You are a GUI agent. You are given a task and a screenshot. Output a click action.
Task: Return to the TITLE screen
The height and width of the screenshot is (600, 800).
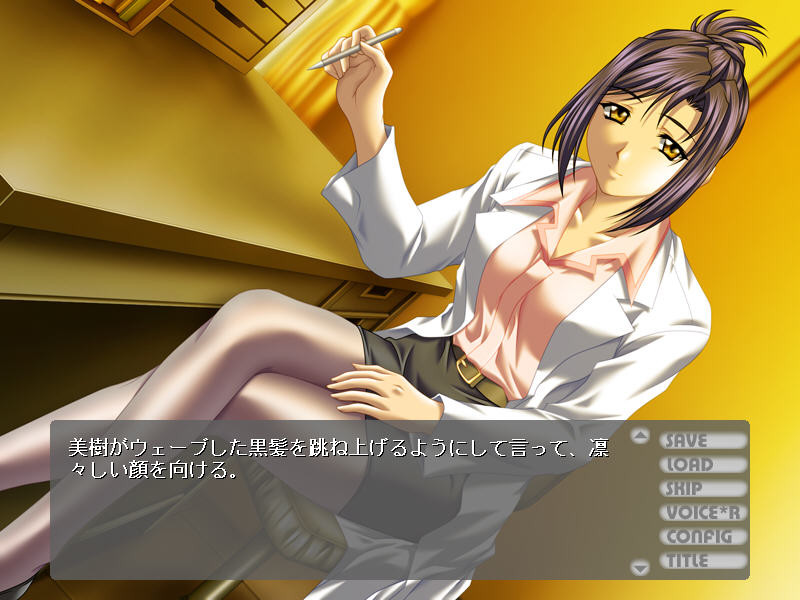tap(703, 560)
